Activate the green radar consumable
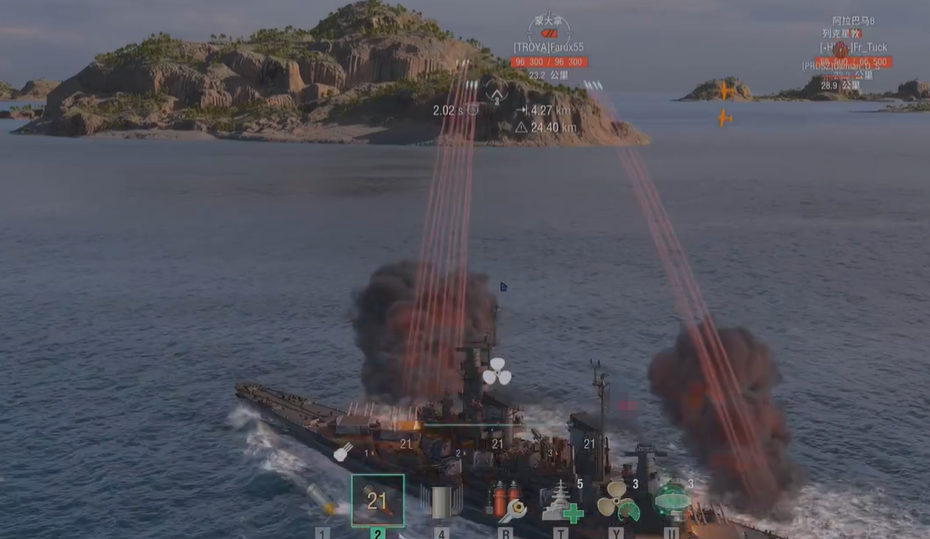 (671, 501)
